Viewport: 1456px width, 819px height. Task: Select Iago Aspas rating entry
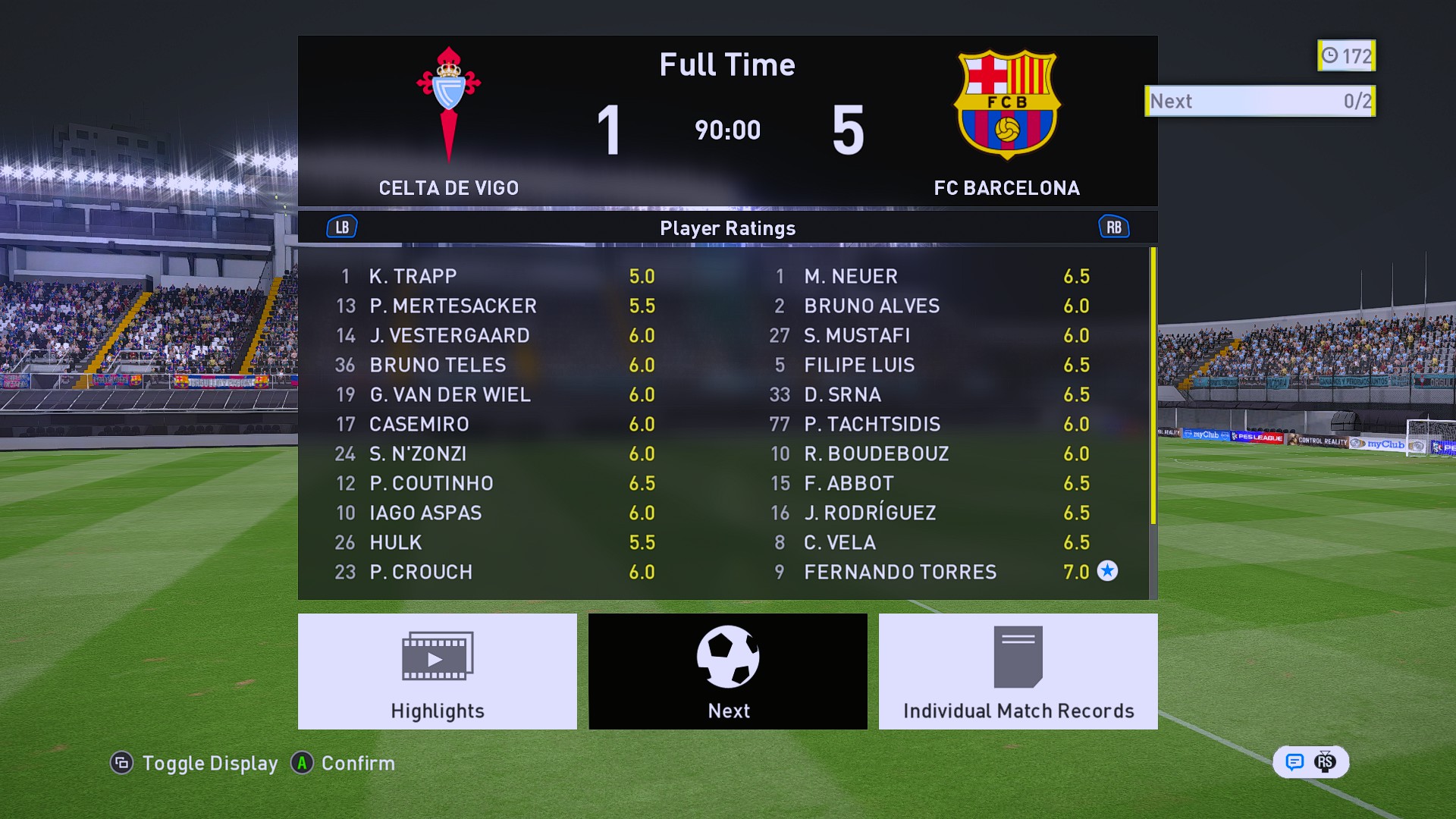[496, 513]
